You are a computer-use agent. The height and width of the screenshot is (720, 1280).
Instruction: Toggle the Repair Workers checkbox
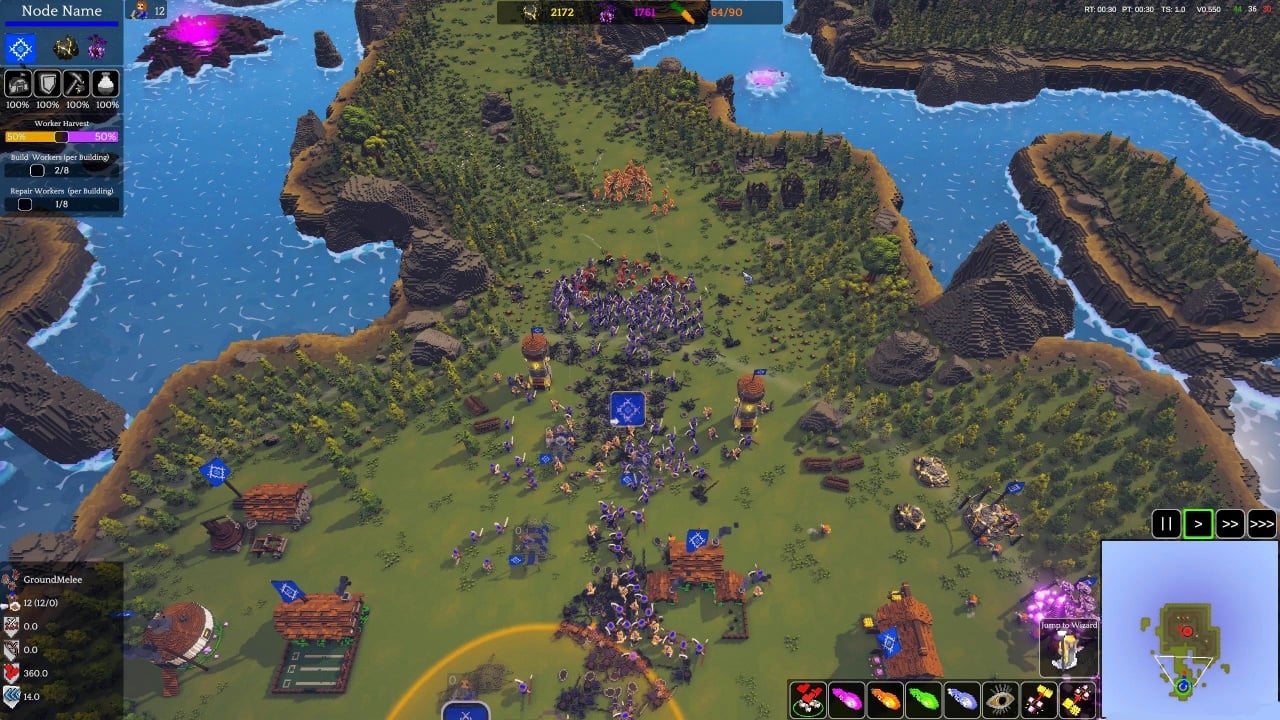click(x=25, y=204)
